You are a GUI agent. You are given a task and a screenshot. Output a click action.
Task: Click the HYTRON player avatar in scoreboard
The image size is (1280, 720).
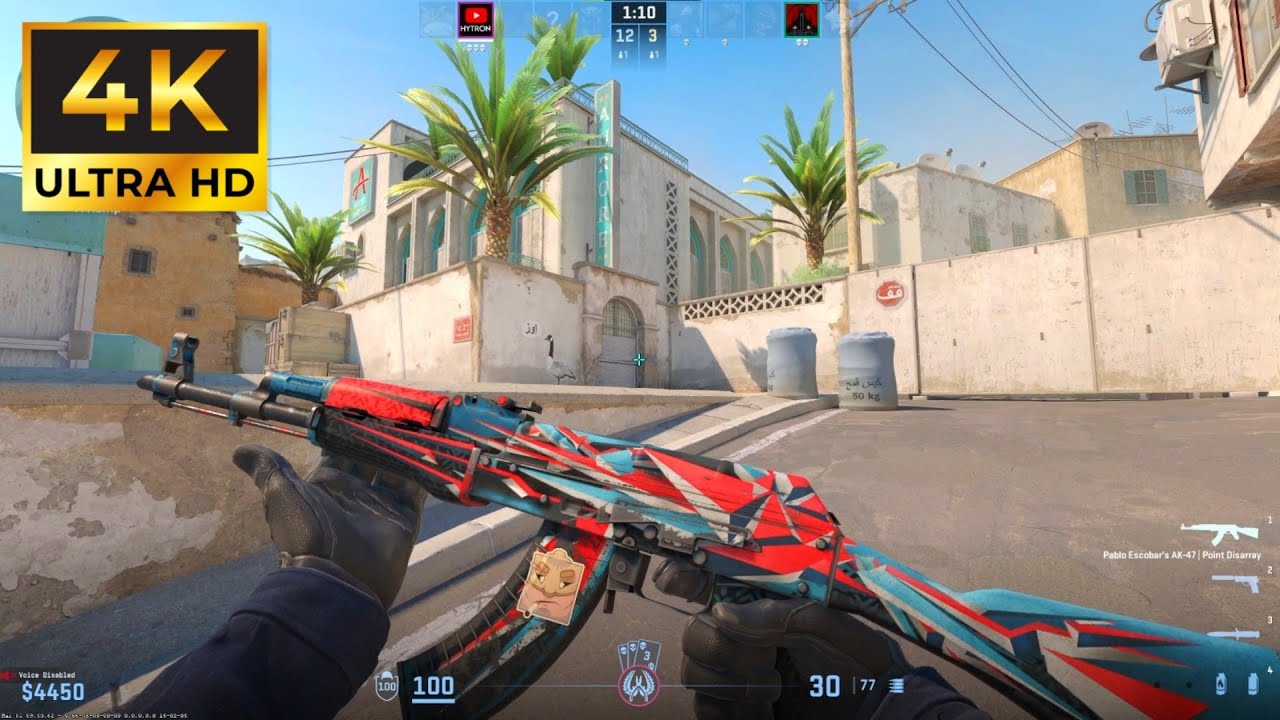(475, 19)
